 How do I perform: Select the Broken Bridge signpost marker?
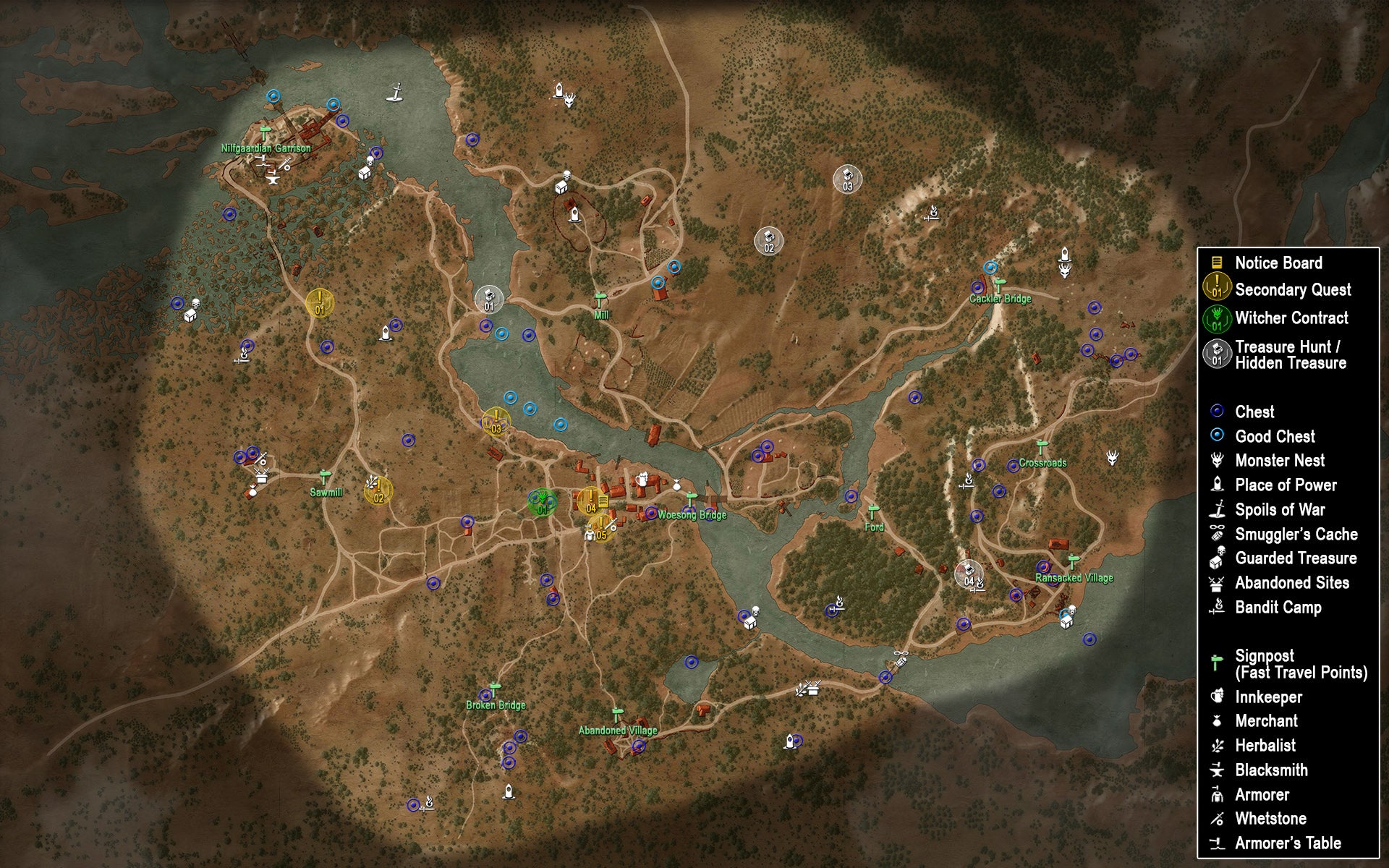click(x=495, y=689)
